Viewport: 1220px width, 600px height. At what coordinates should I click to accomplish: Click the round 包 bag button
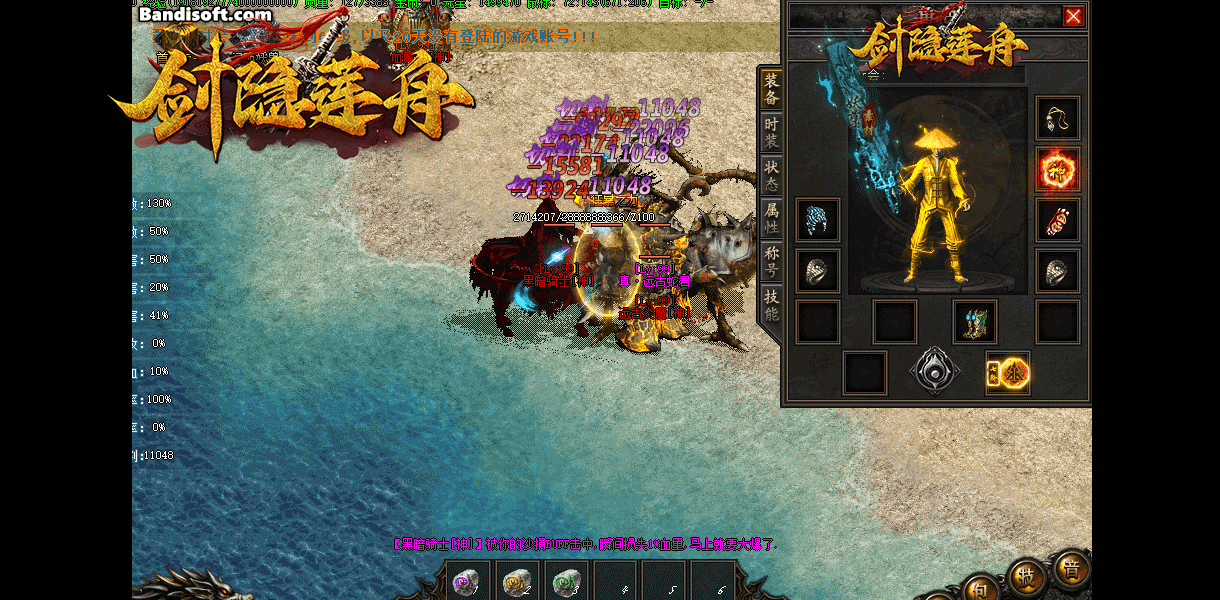(x=981, y=590)
